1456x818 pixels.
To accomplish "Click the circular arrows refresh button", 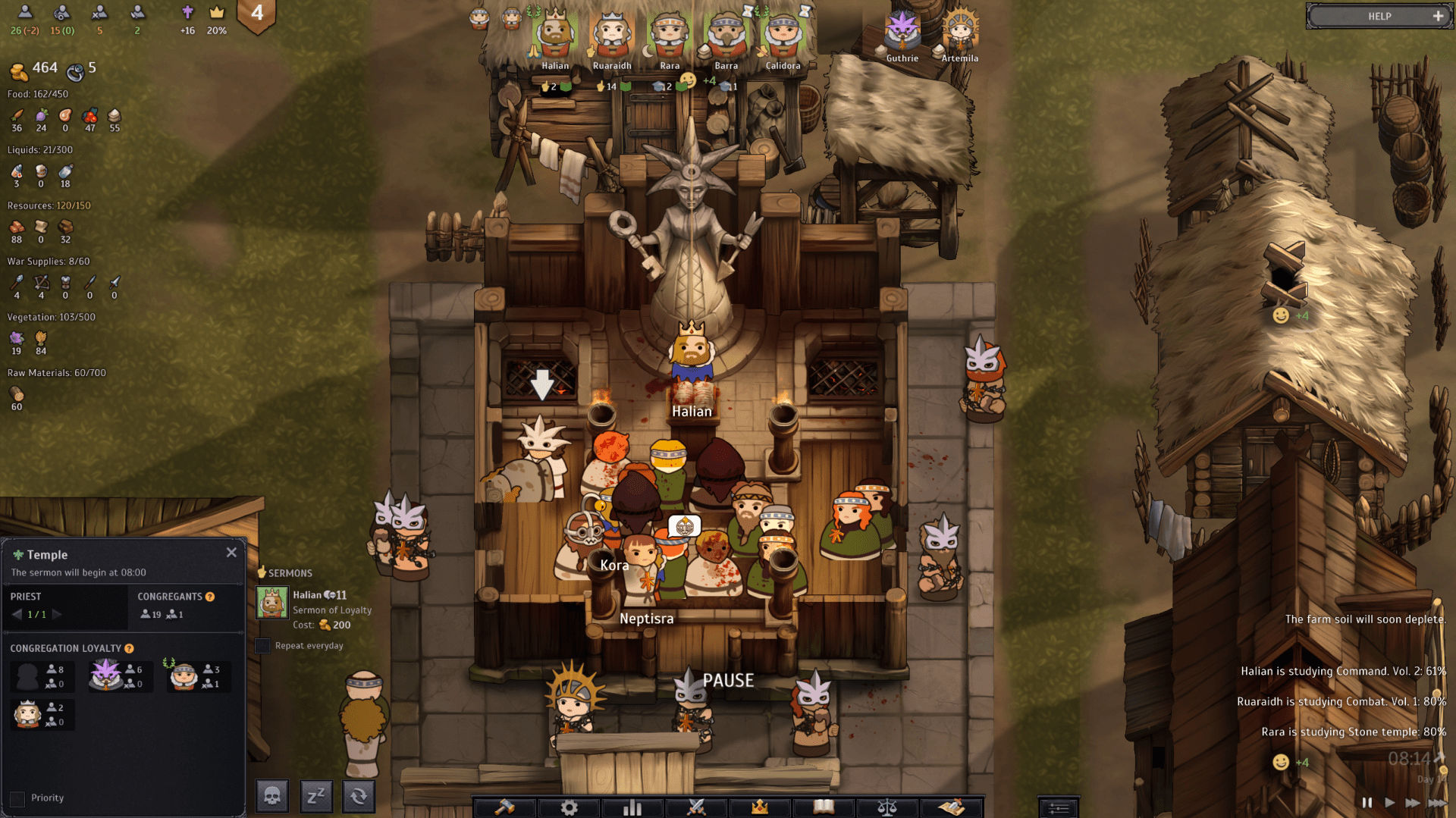I will click(359, 796).
